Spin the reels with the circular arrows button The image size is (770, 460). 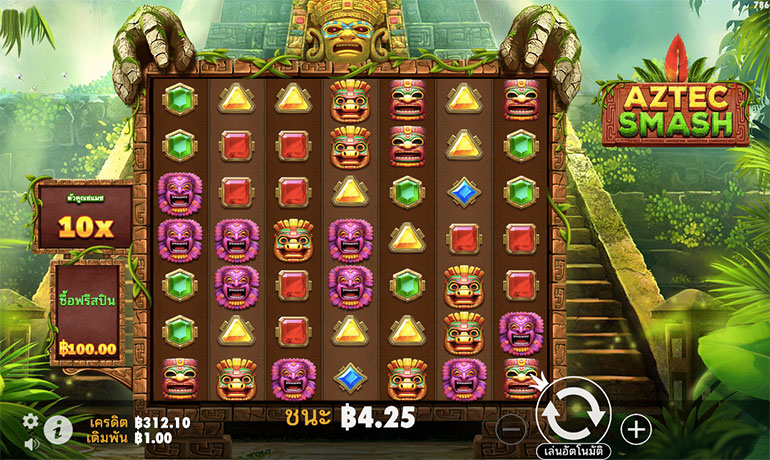[573, 413]
